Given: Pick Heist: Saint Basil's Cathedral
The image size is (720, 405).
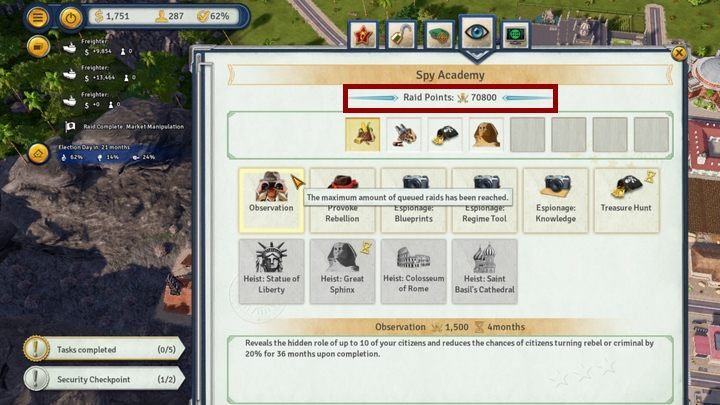Looking at the screenshot, I should tap(485, 271).
